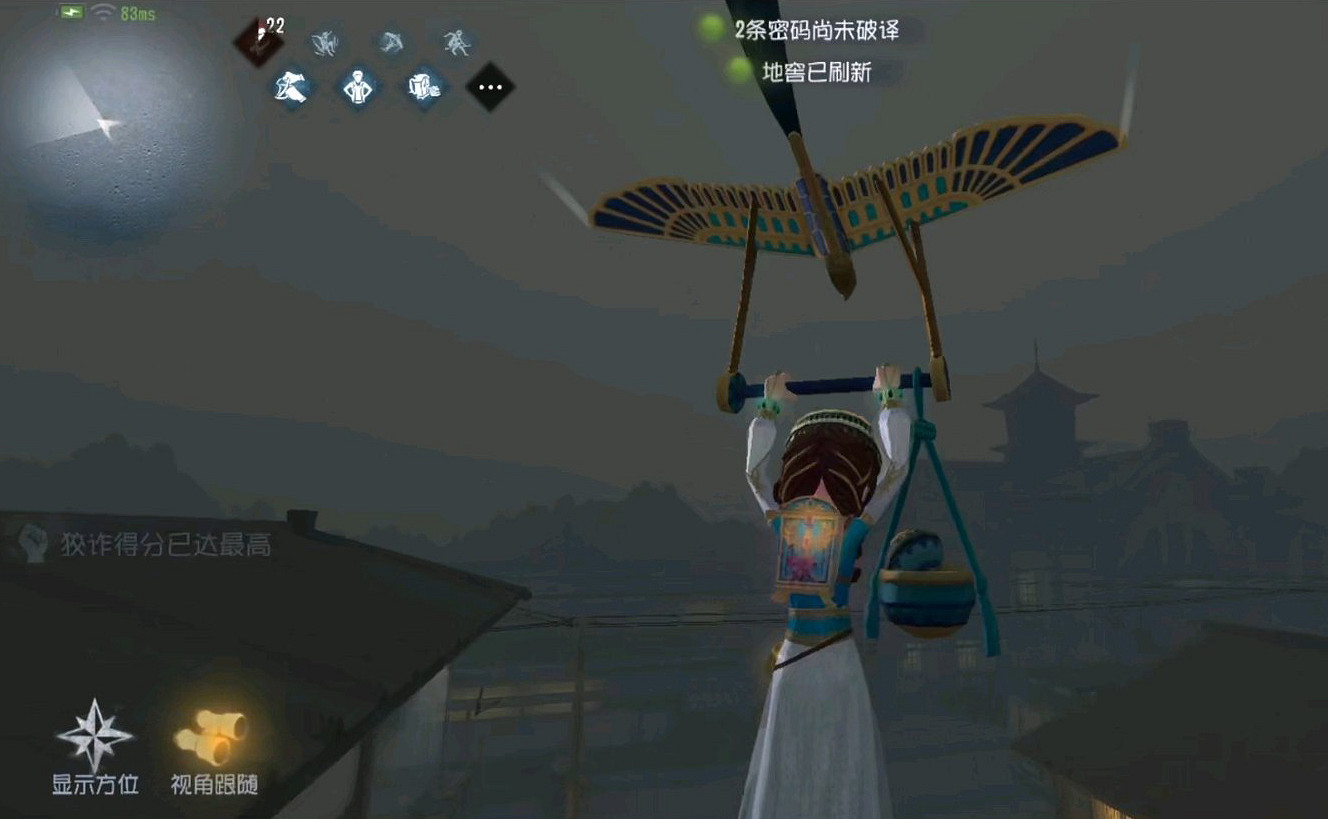Select the standing survivor portrait icon

[x=357, y=86]
